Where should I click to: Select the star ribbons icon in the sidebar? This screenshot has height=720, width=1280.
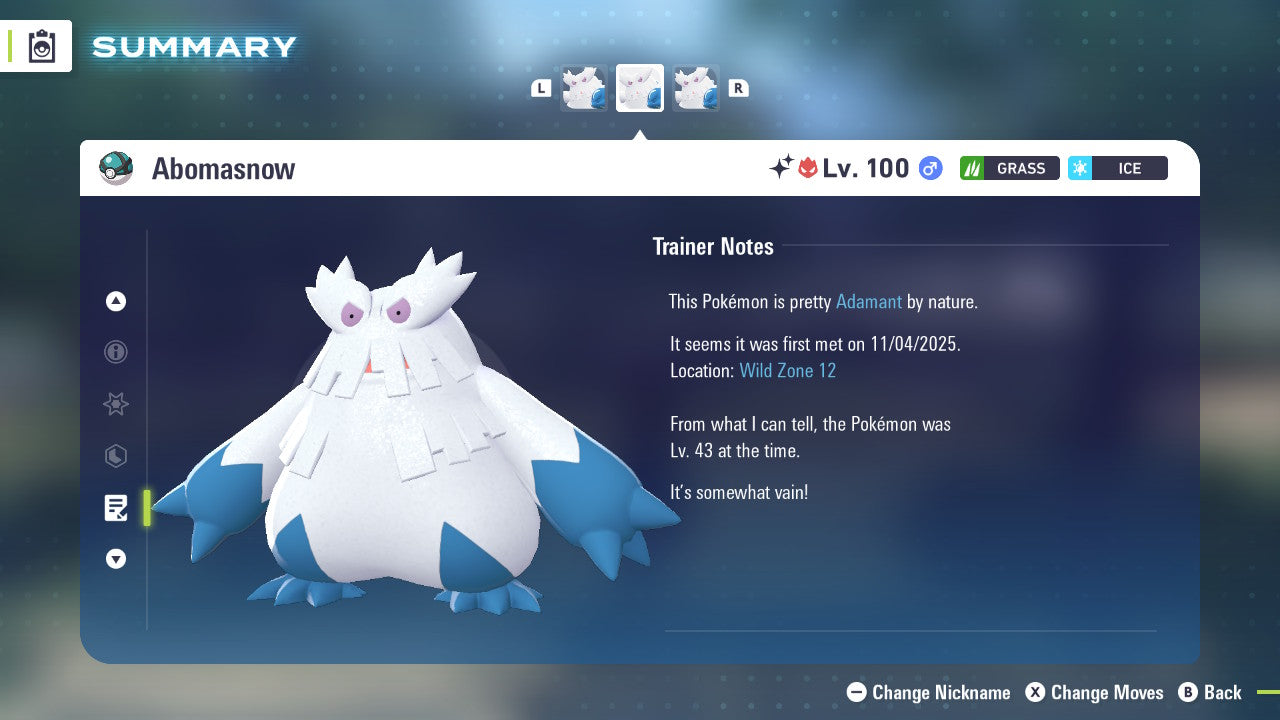coord(115,404)
